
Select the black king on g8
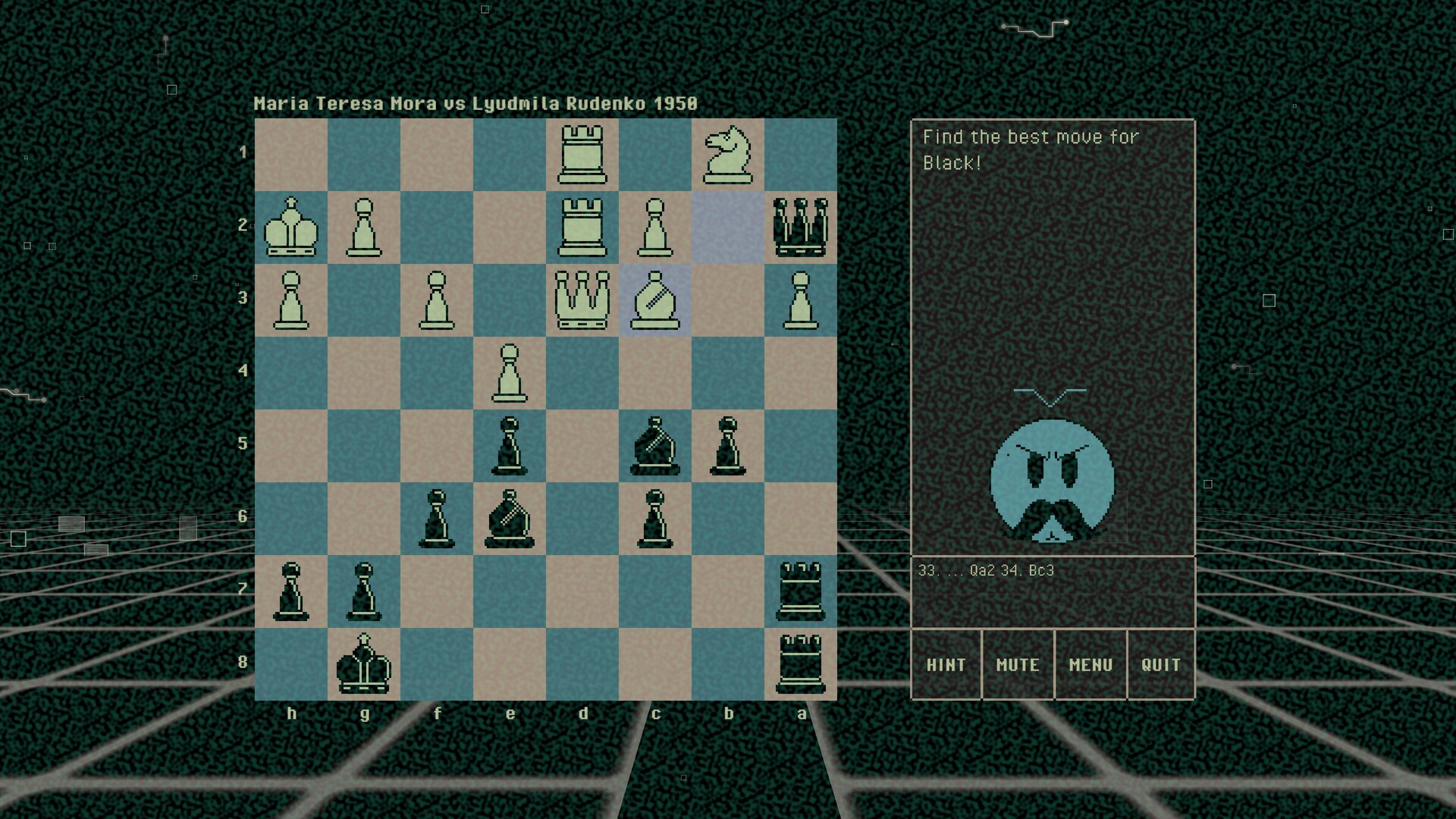(x=365, y=664)
